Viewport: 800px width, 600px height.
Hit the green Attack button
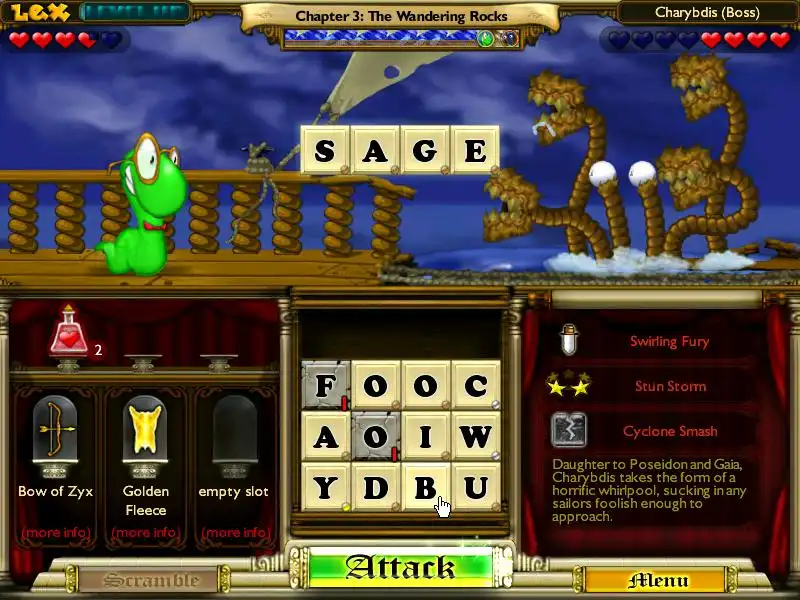(x=400, y=567)
